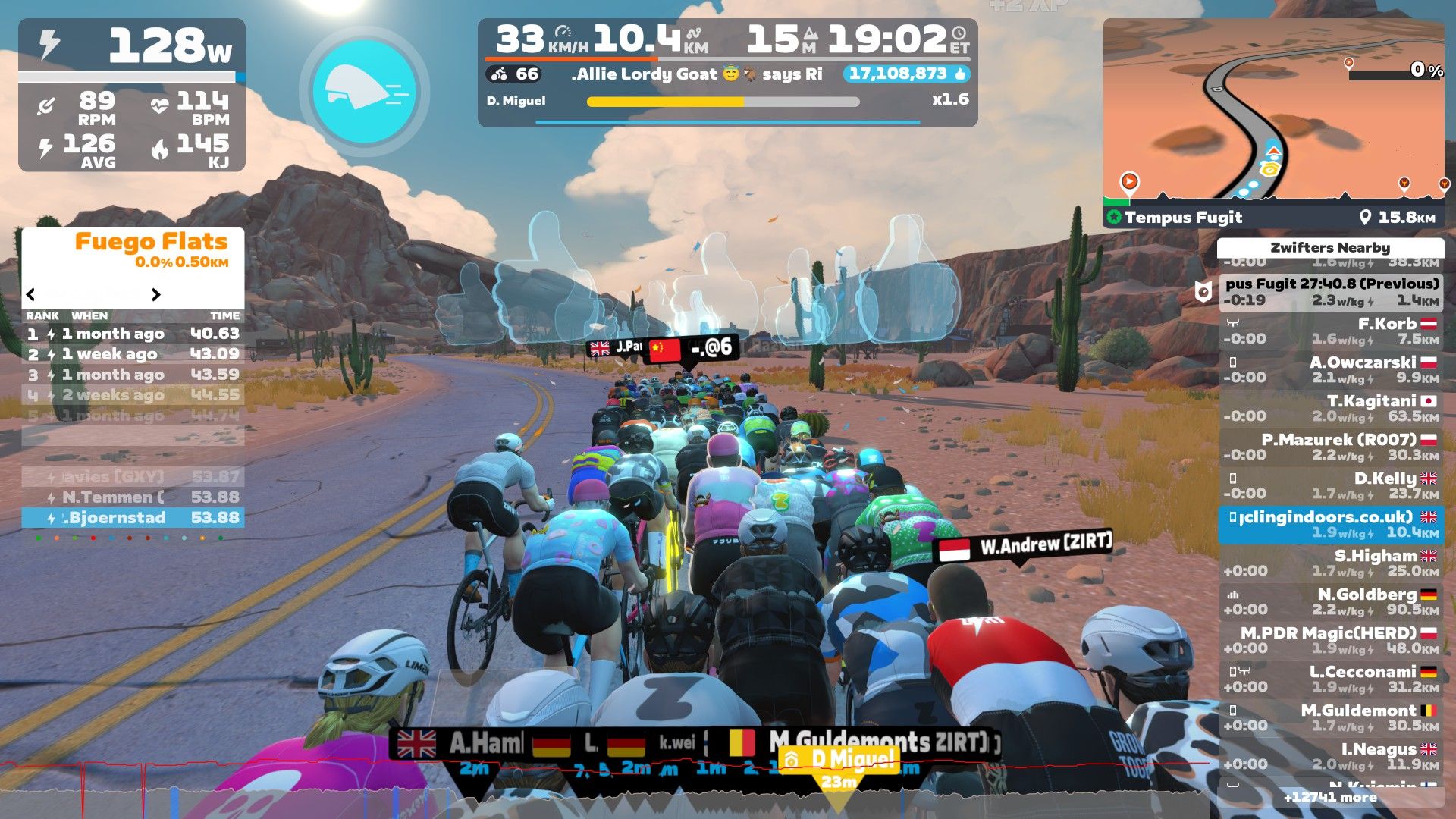
Task: Select F.Korb in Zwifters Nearby
Action: 1331,331
